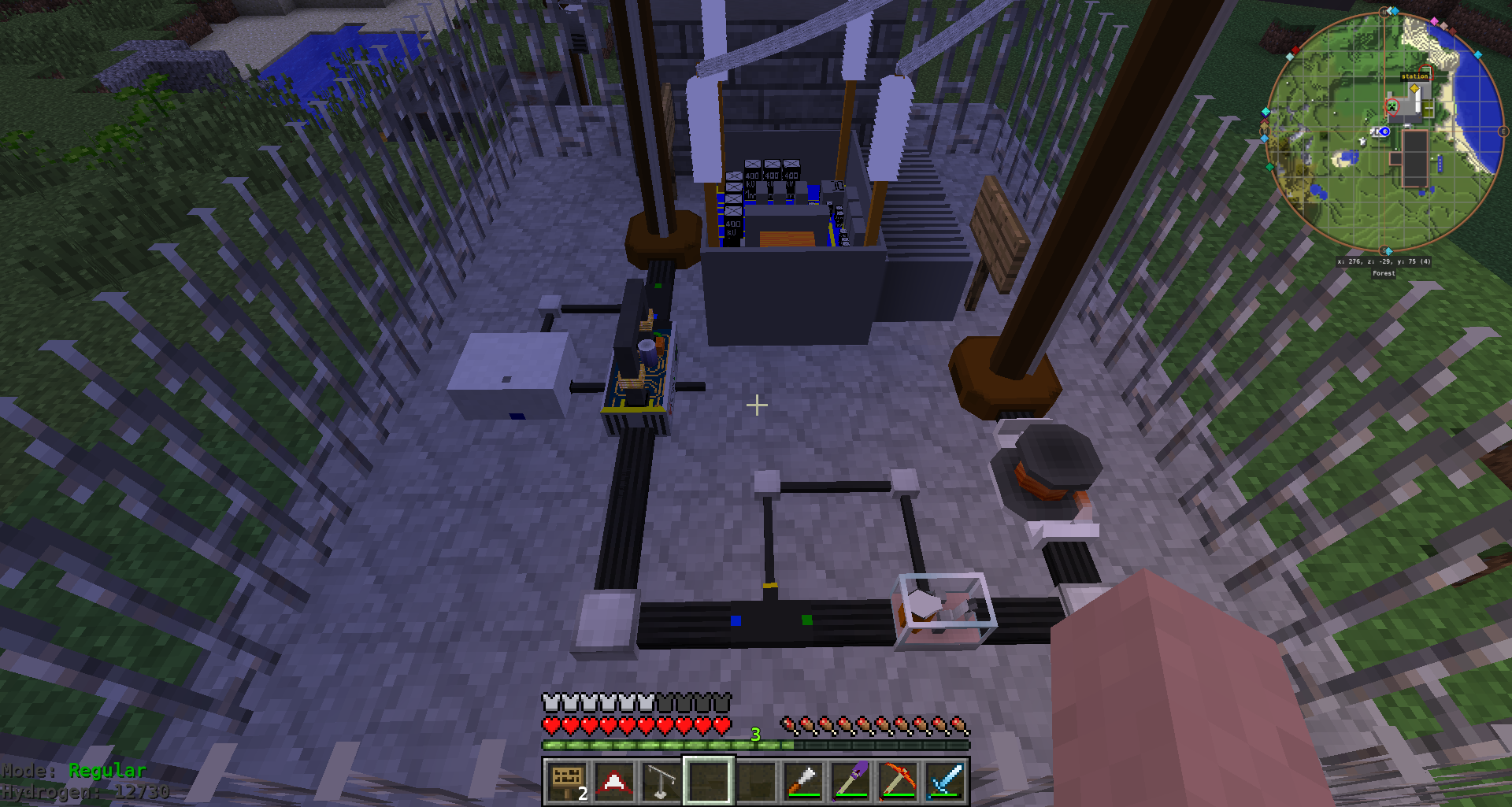1512x807 pixels.
Task: Click the coordinates readout below the minimap
Action: [1384, 260]
